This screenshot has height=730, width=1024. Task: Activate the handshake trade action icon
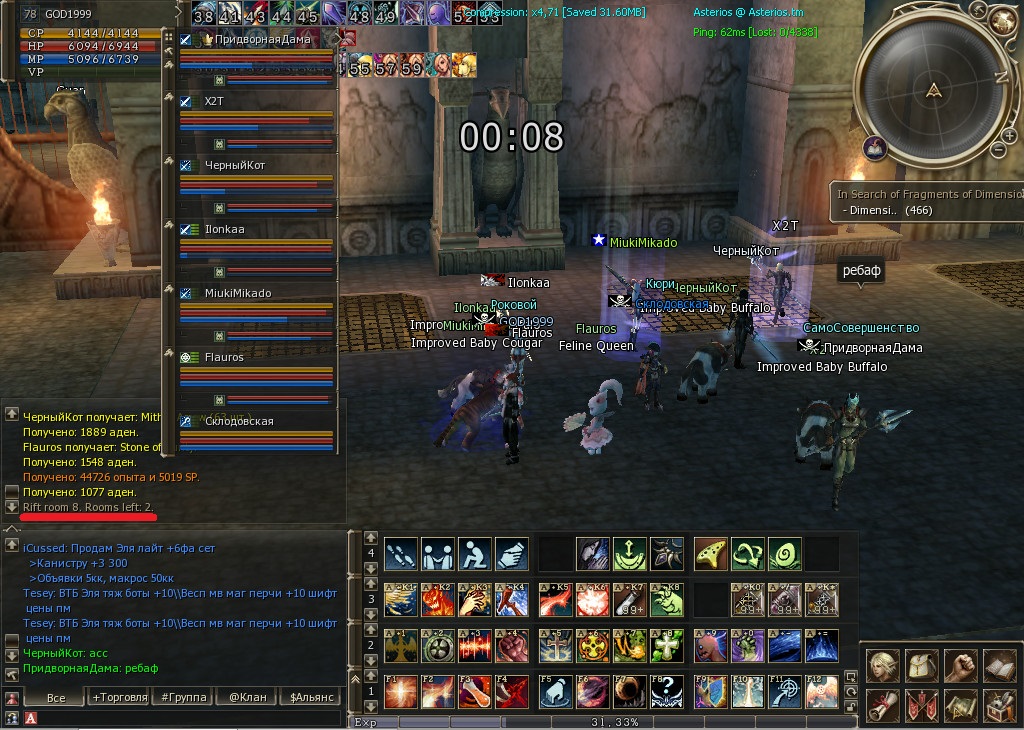(x=437, y=553)
